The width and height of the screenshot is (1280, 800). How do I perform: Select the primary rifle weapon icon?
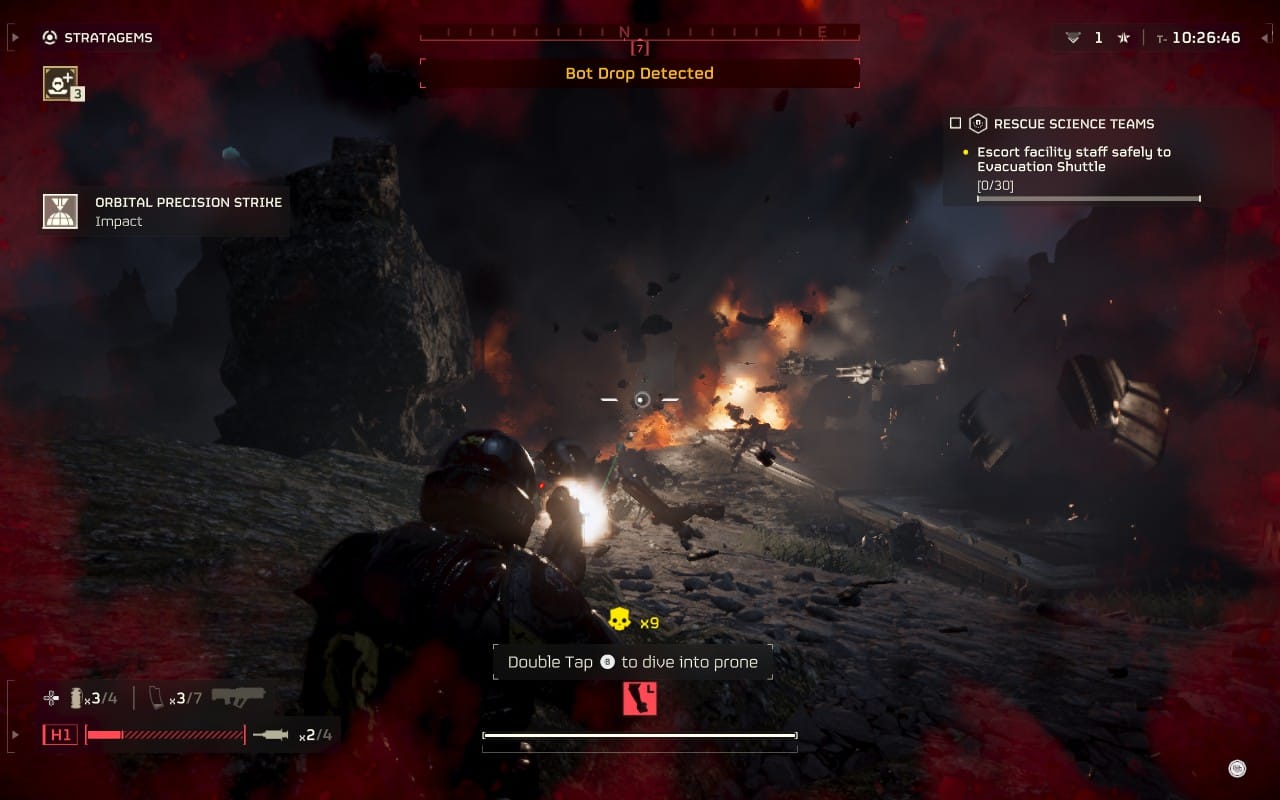pos(237,697)
